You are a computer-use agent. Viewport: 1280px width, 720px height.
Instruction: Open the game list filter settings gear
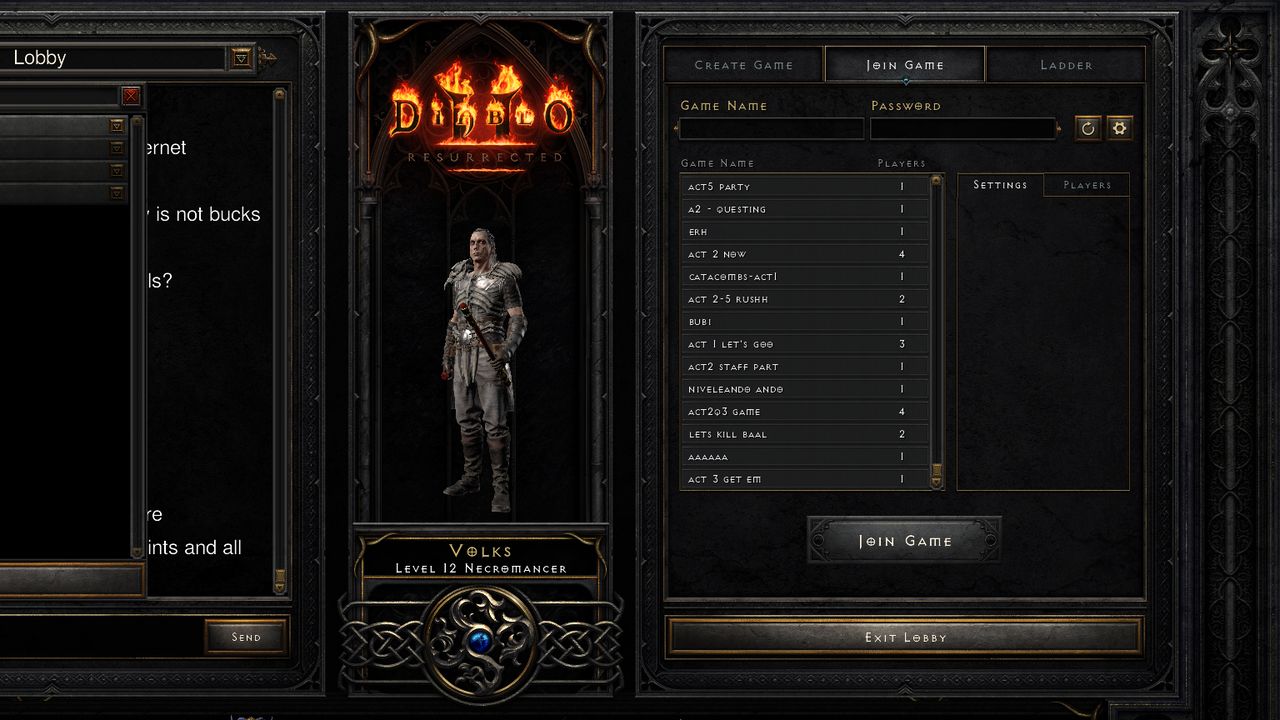coord(1119,127)
